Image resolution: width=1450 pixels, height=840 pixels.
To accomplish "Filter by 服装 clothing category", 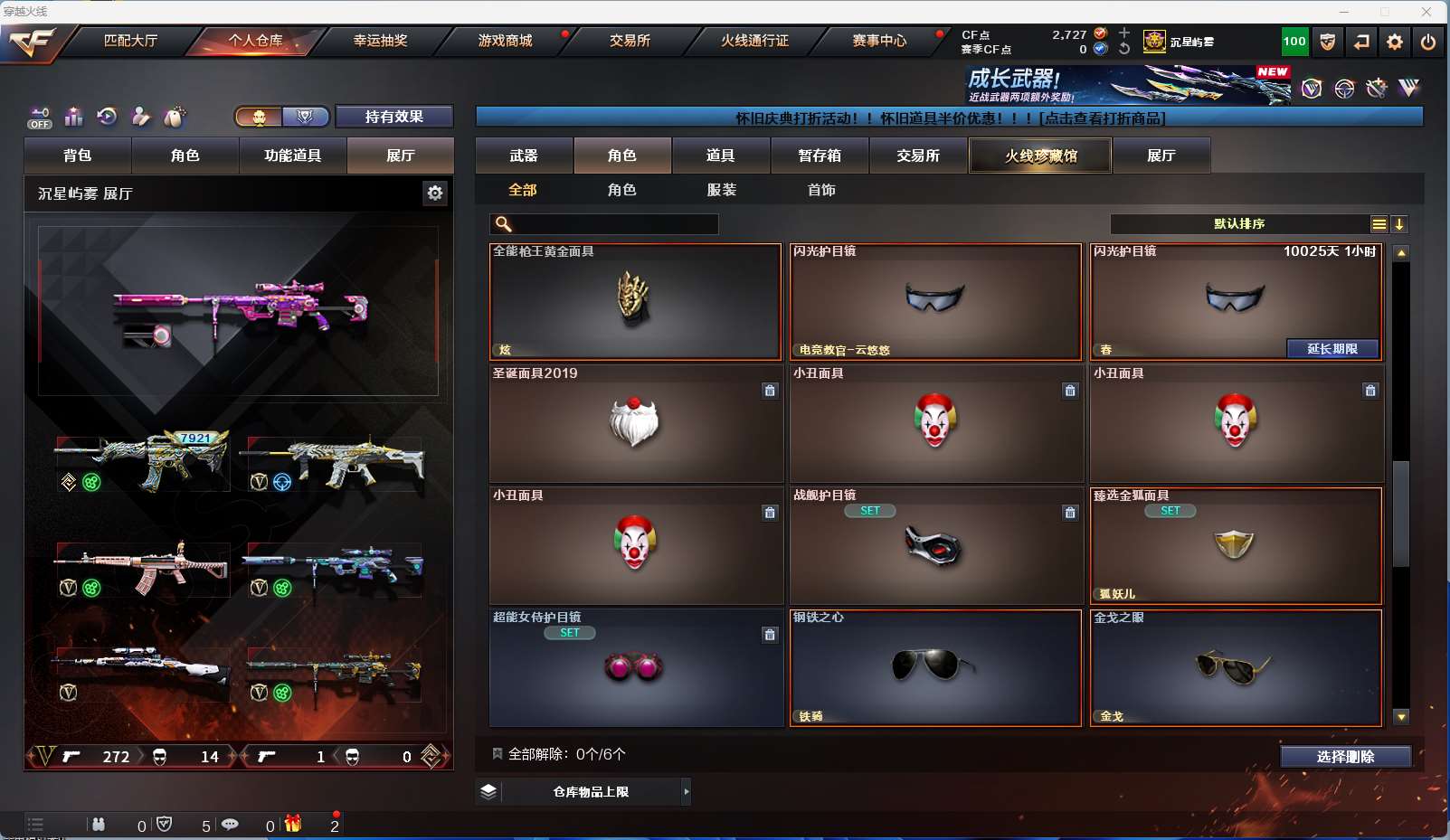I will [x=721, y=190].
